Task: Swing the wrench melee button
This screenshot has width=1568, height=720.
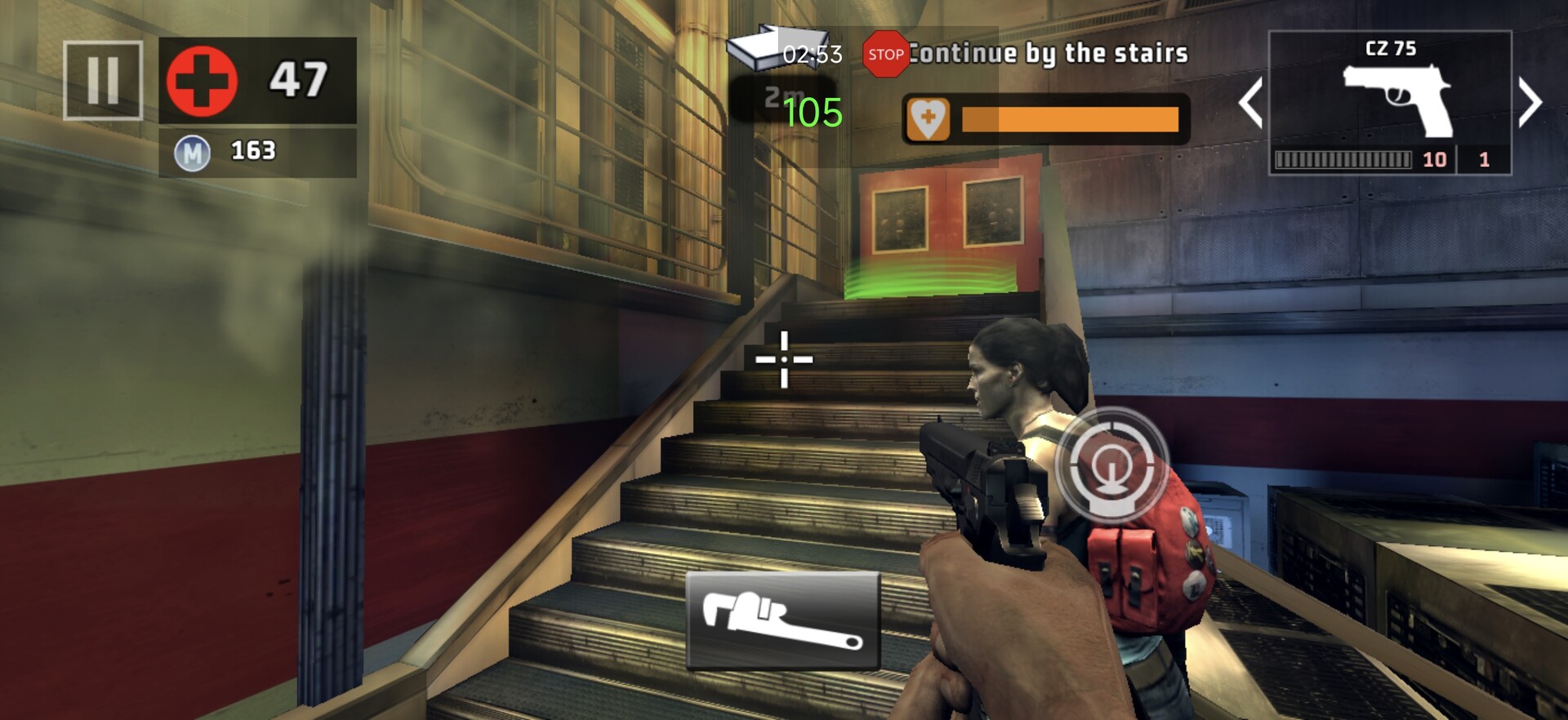Action: click(x=782, y=620)
